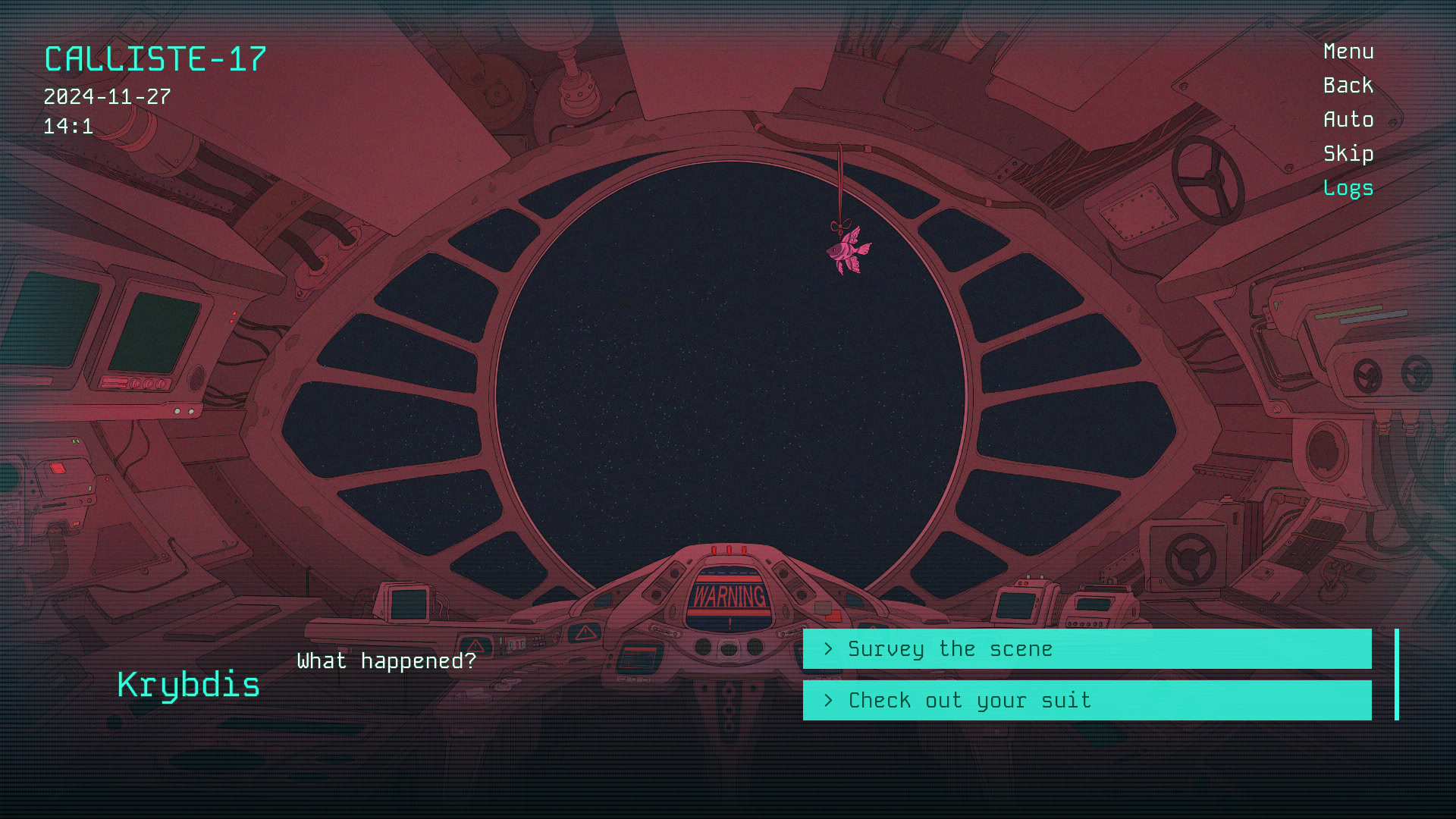The height and width of the screenshot is (819, 1456).
Task: Toggle Auto advance mode
Action: coord(1348,120)
